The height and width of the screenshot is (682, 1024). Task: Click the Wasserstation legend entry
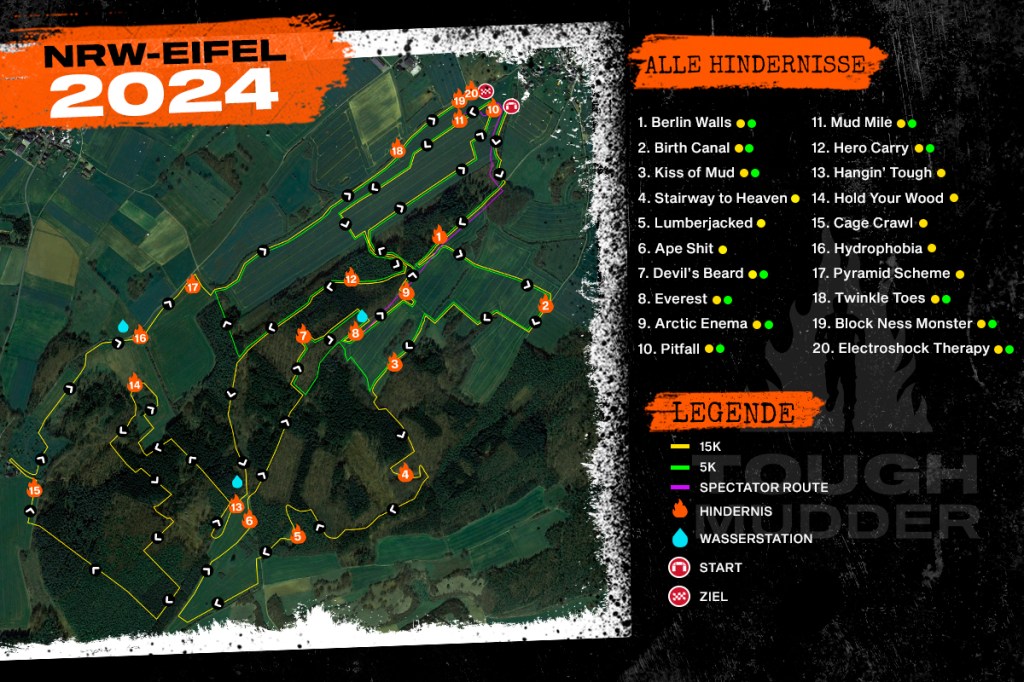(x=755, y=538)
